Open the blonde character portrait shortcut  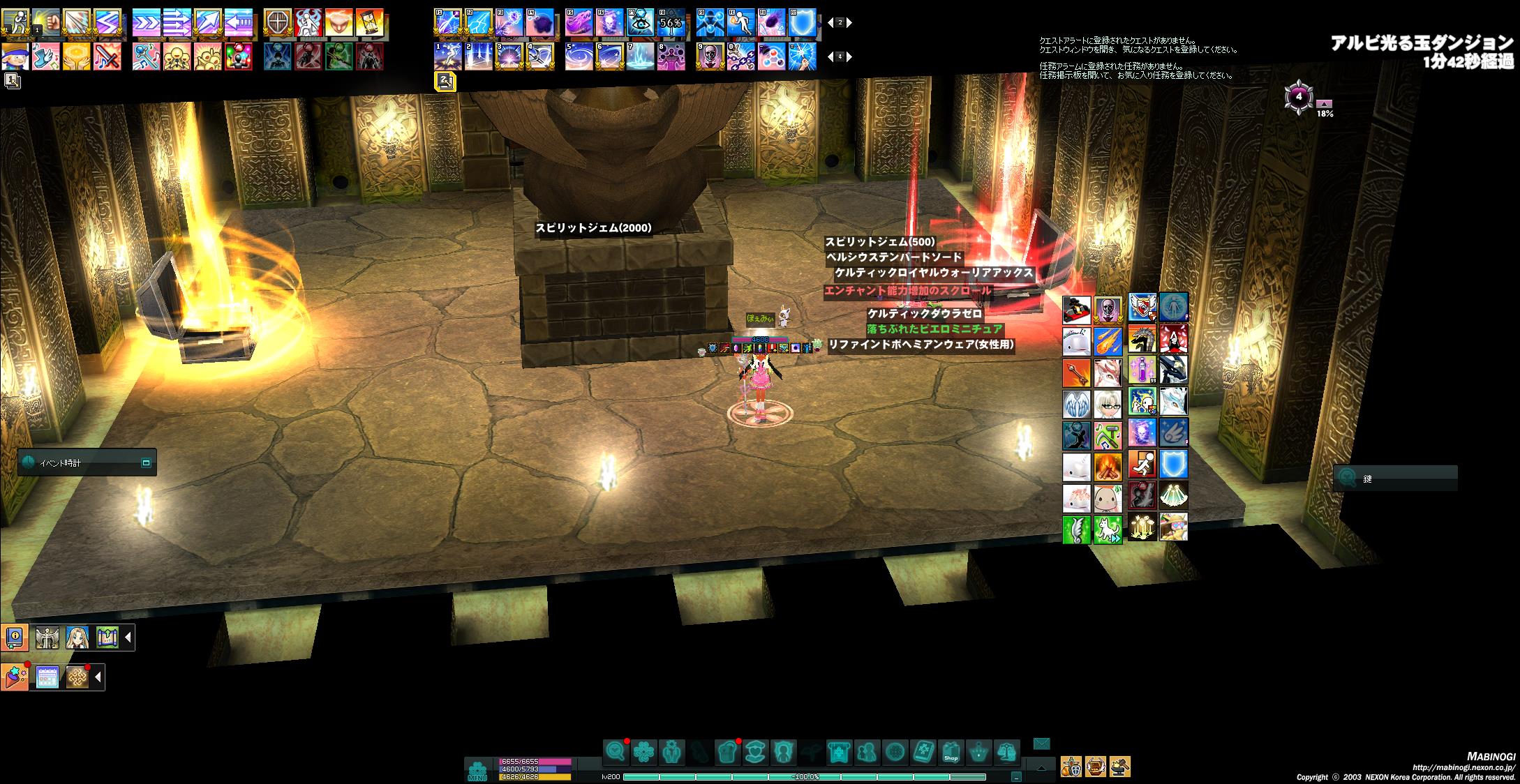[77, 637]
